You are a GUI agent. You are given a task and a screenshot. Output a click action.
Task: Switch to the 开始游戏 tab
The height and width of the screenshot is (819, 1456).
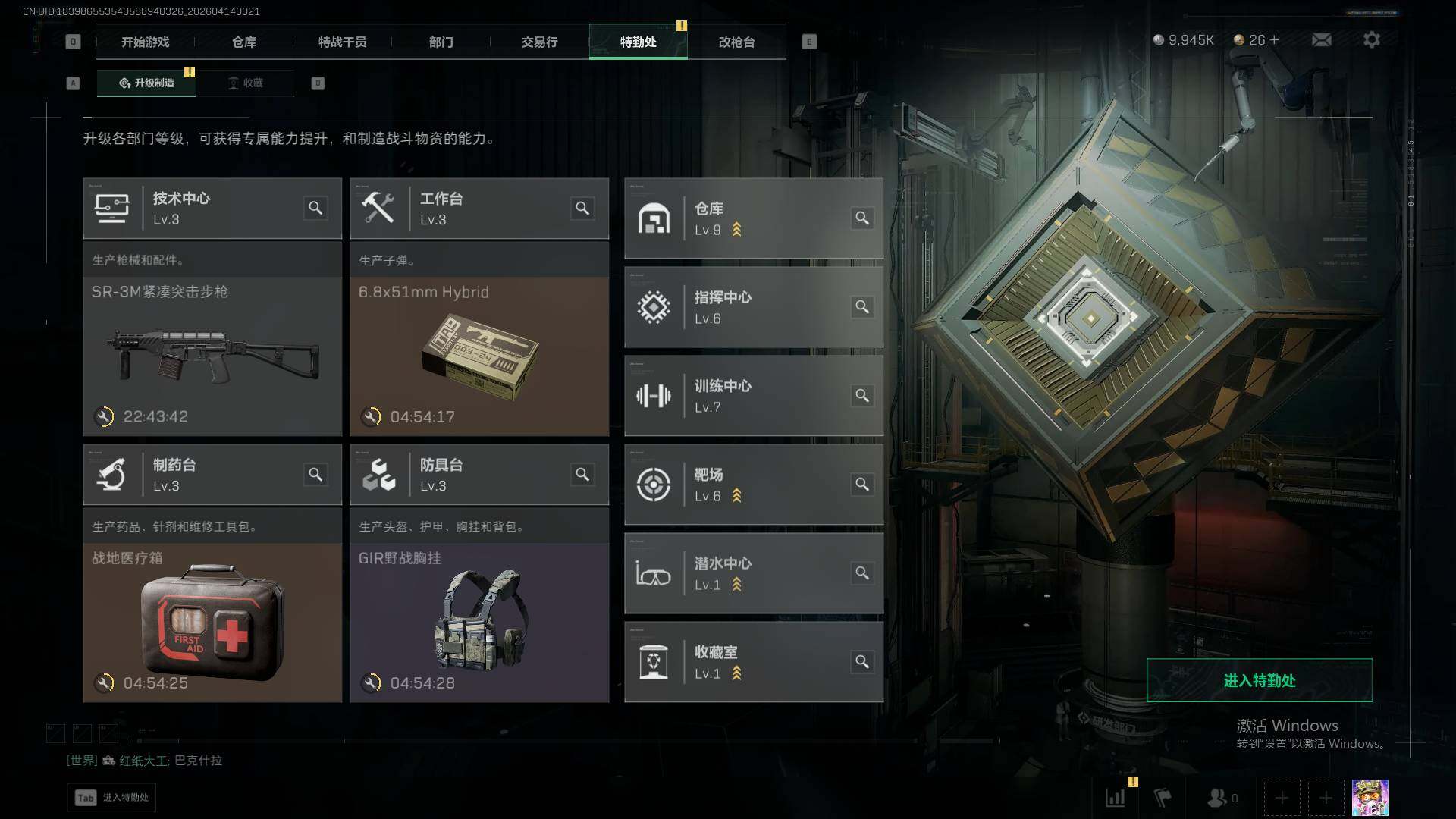[x=145, y=42]
